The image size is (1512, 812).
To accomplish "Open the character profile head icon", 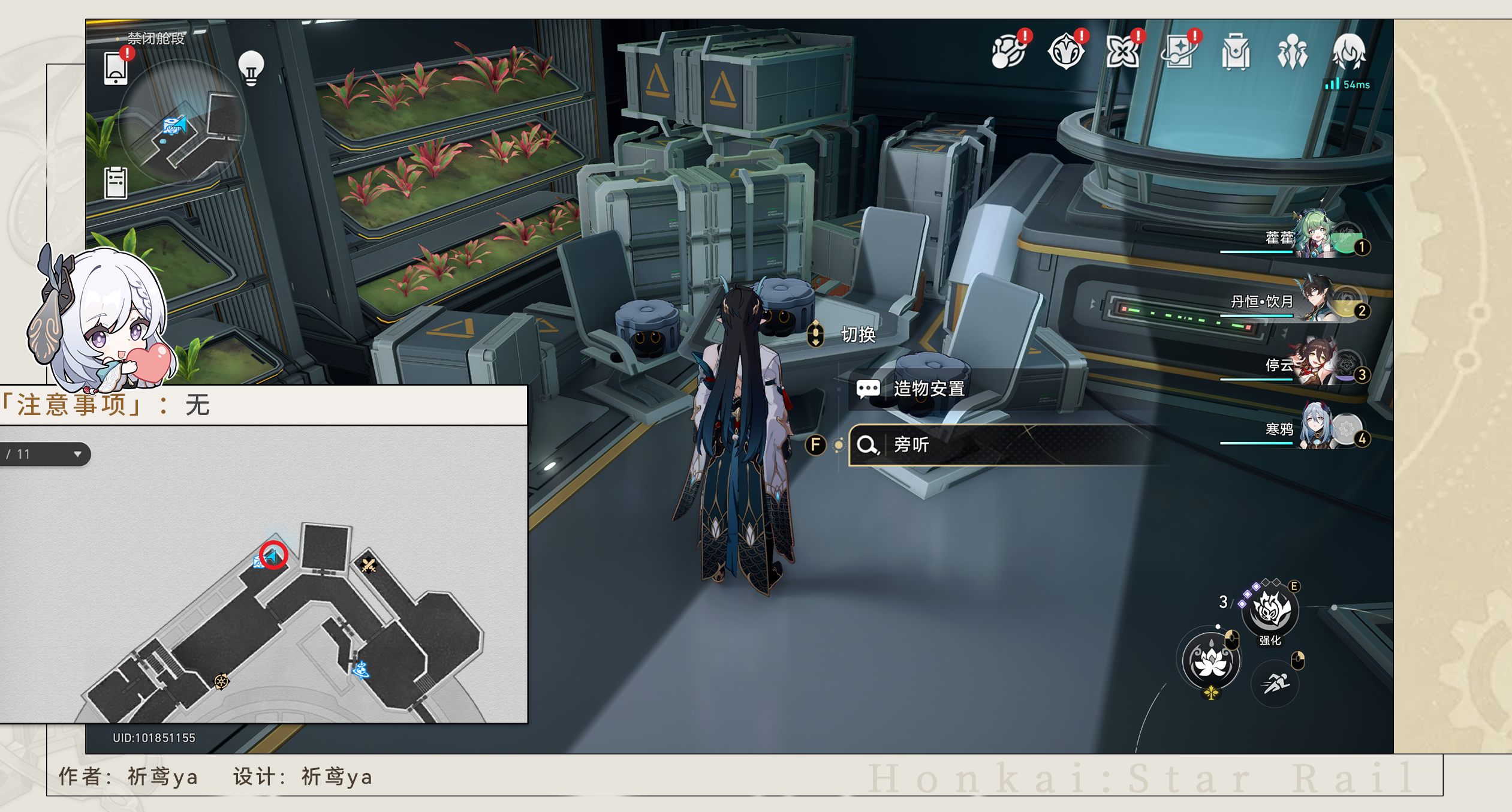I will click(x=1349, y=53).
